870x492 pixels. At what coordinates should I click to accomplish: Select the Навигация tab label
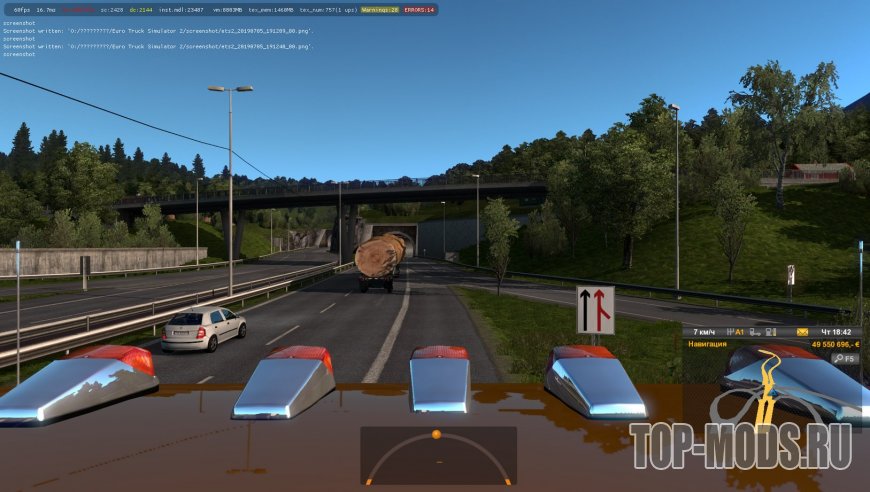coord(707,344)
